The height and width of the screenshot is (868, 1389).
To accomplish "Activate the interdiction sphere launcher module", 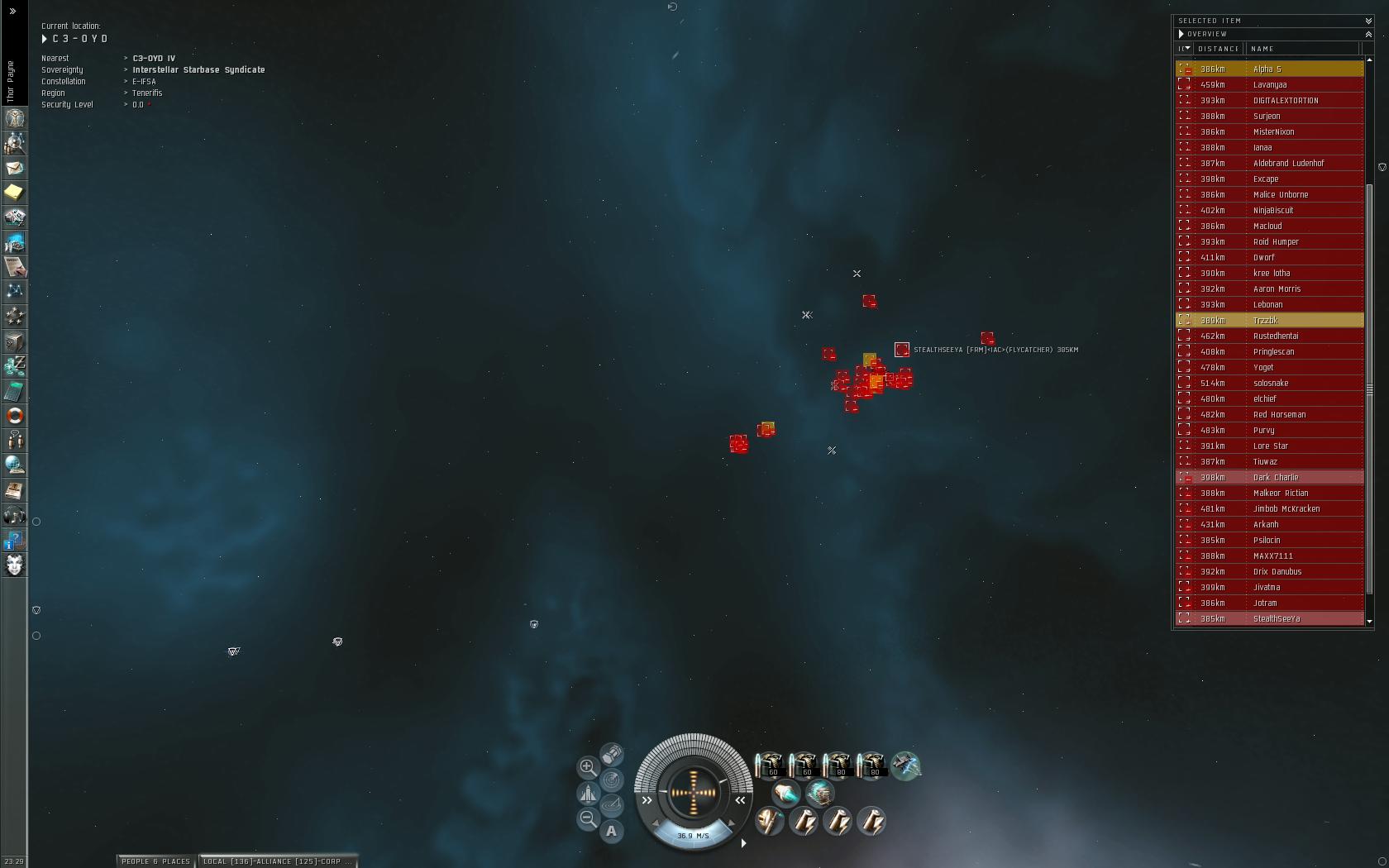I will pos(906,765).
